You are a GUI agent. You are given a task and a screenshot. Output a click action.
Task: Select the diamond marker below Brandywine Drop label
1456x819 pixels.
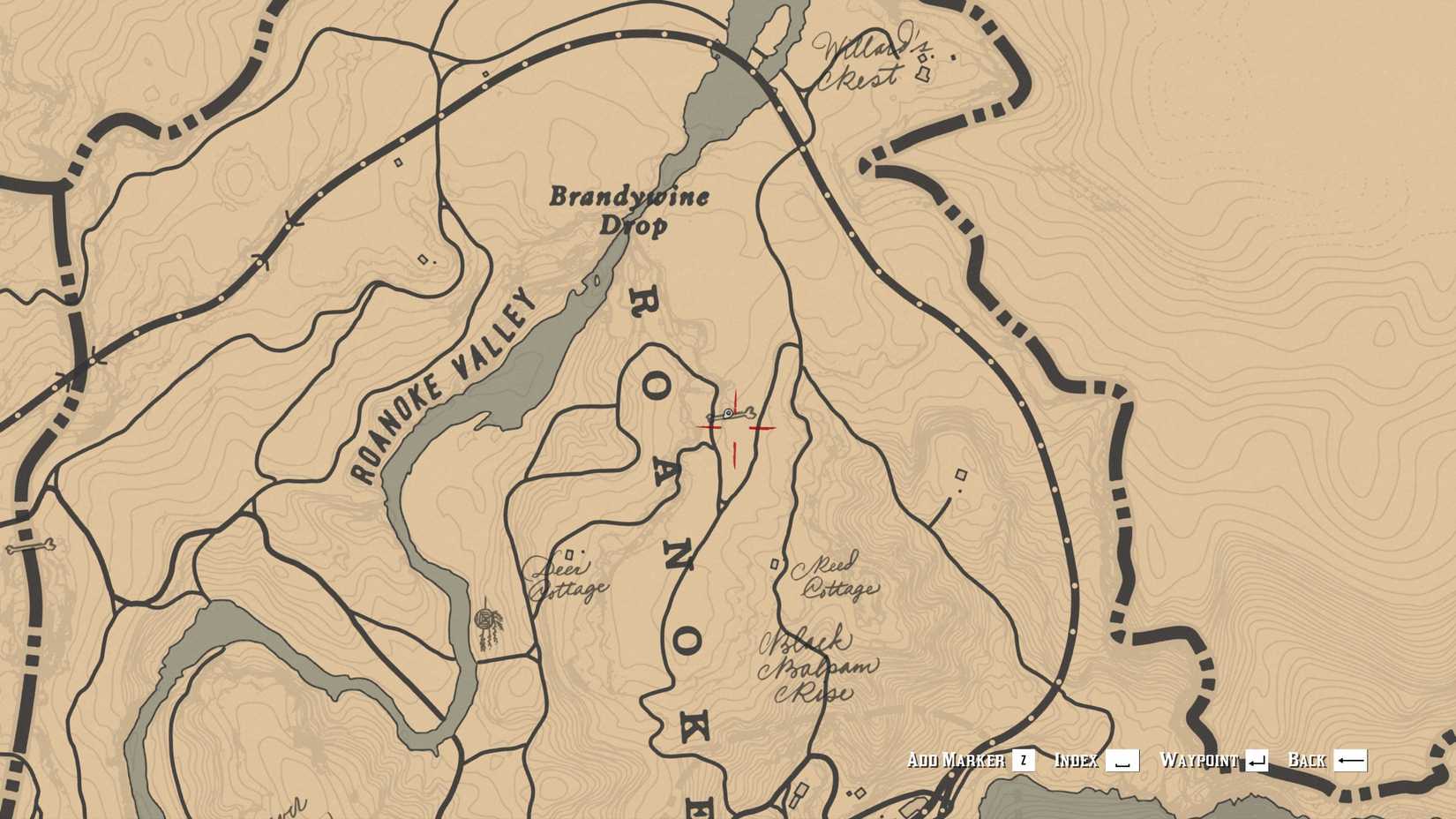[422, 259]
